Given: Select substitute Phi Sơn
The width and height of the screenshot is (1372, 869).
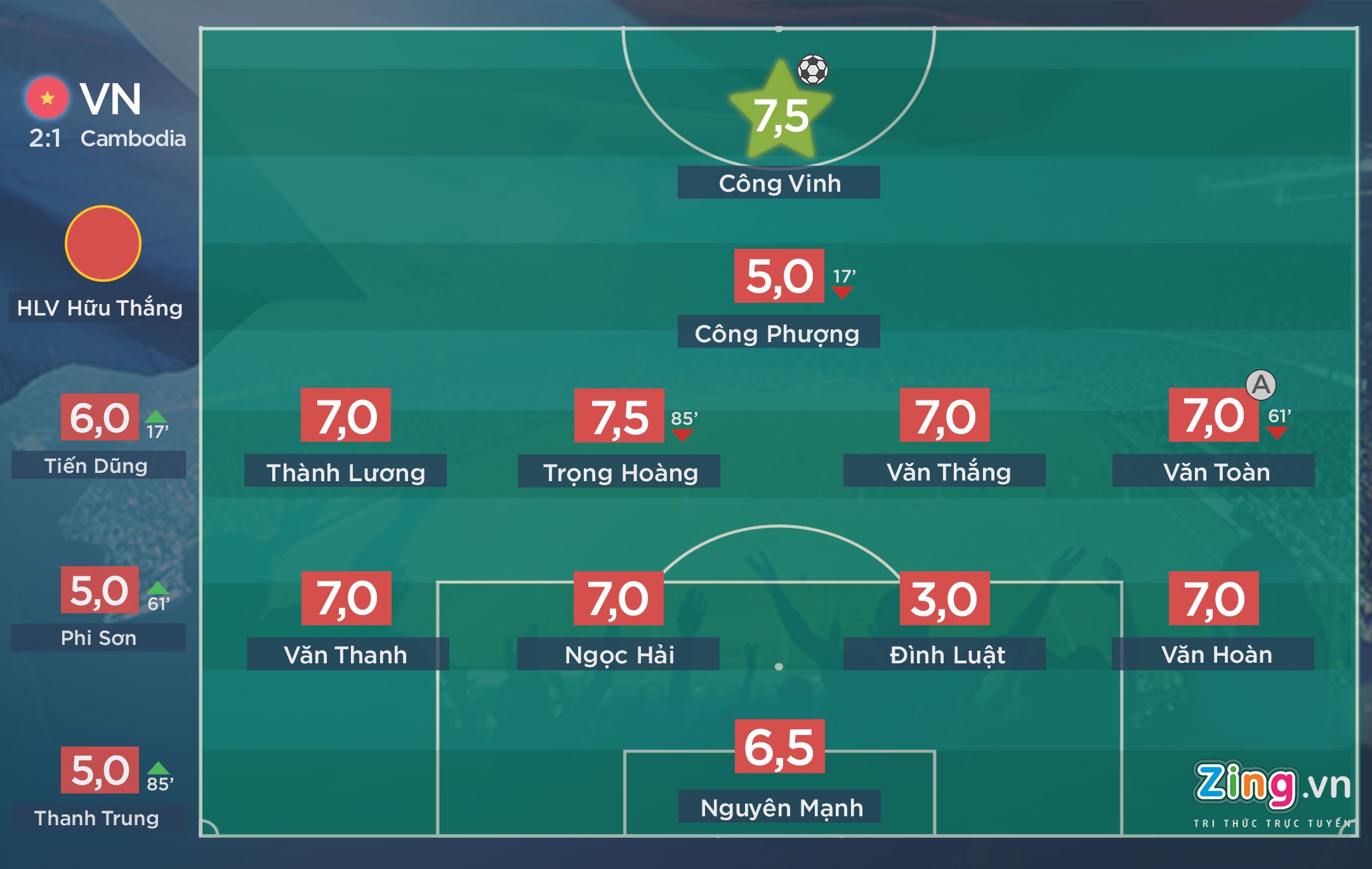Looking at the screenshot, I should pos(98,637).
